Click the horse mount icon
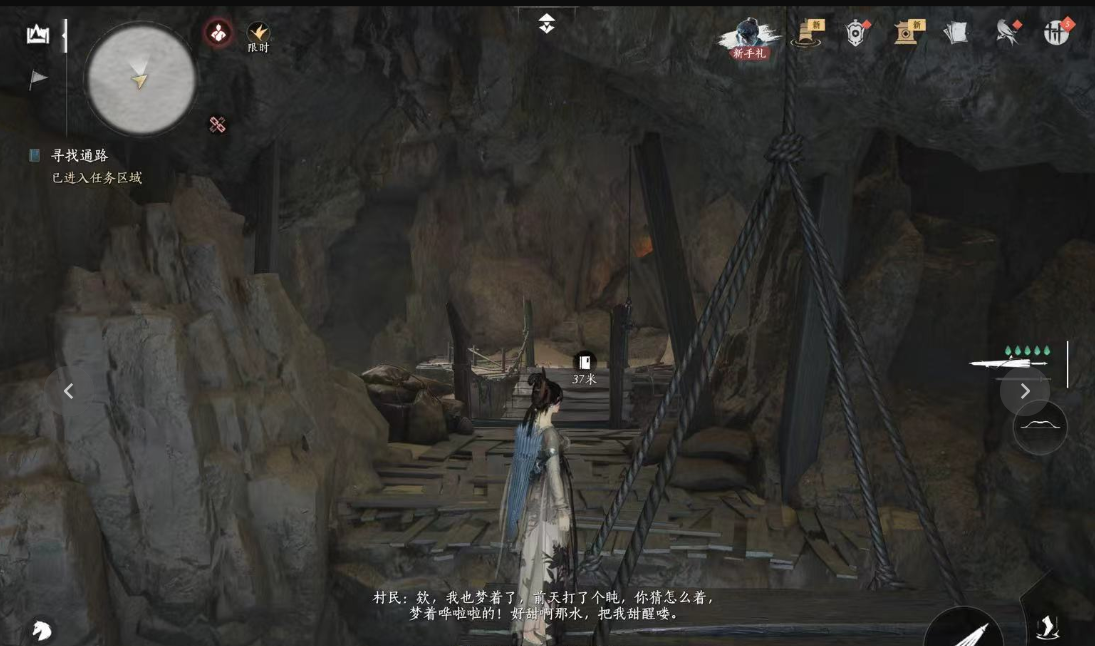 click(41, 630)
